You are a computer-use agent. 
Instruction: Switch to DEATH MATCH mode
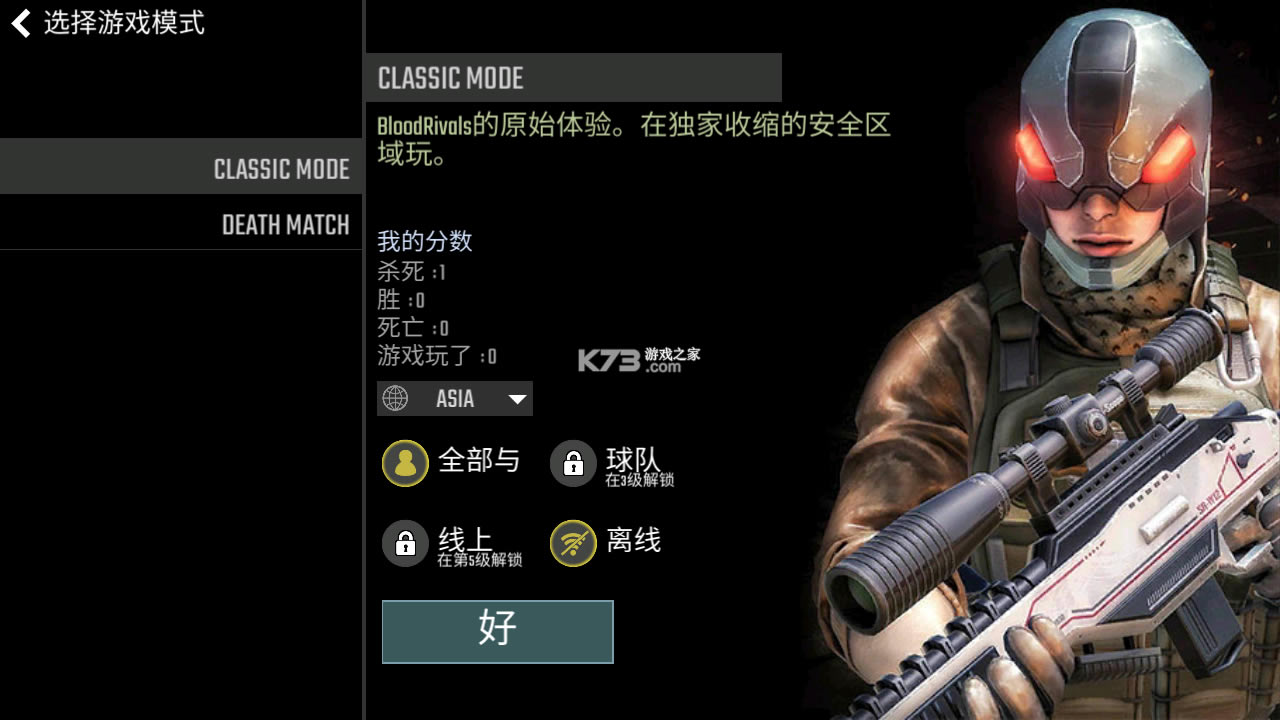(285, 225)
